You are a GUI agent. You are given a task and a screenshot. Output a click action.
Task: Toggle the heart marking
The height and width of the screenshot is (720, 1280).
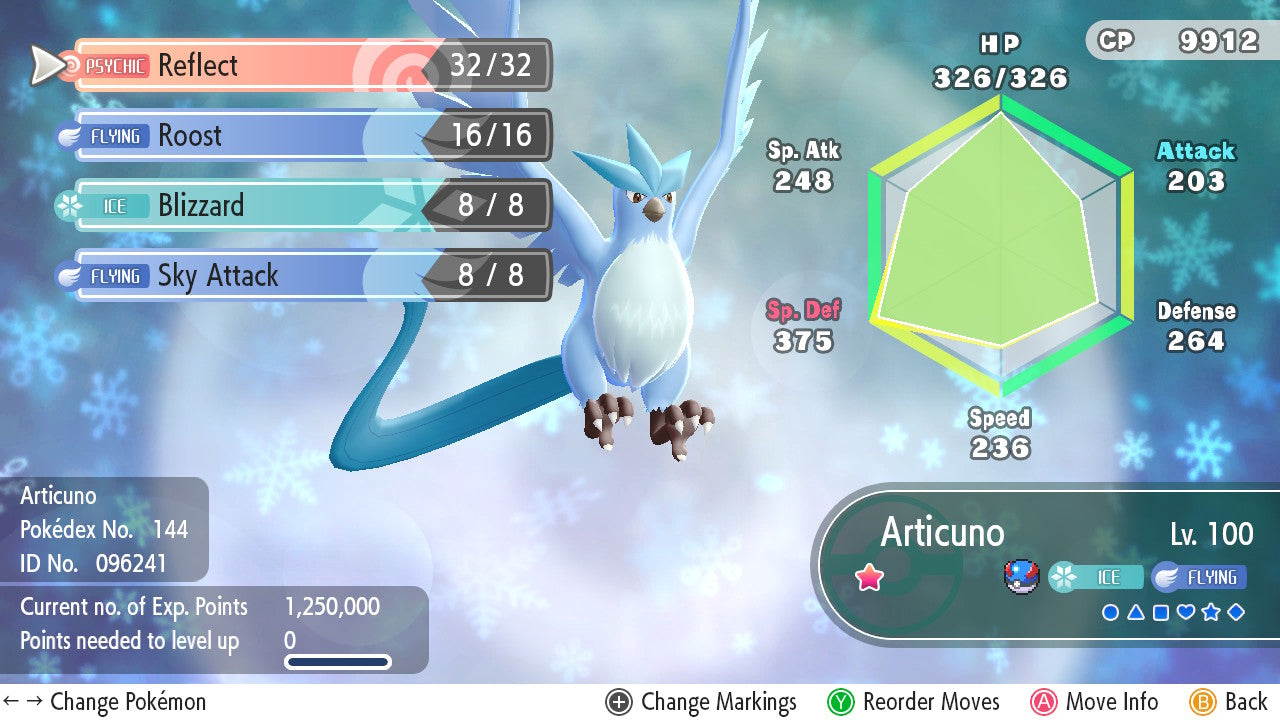coord(1186,612)
